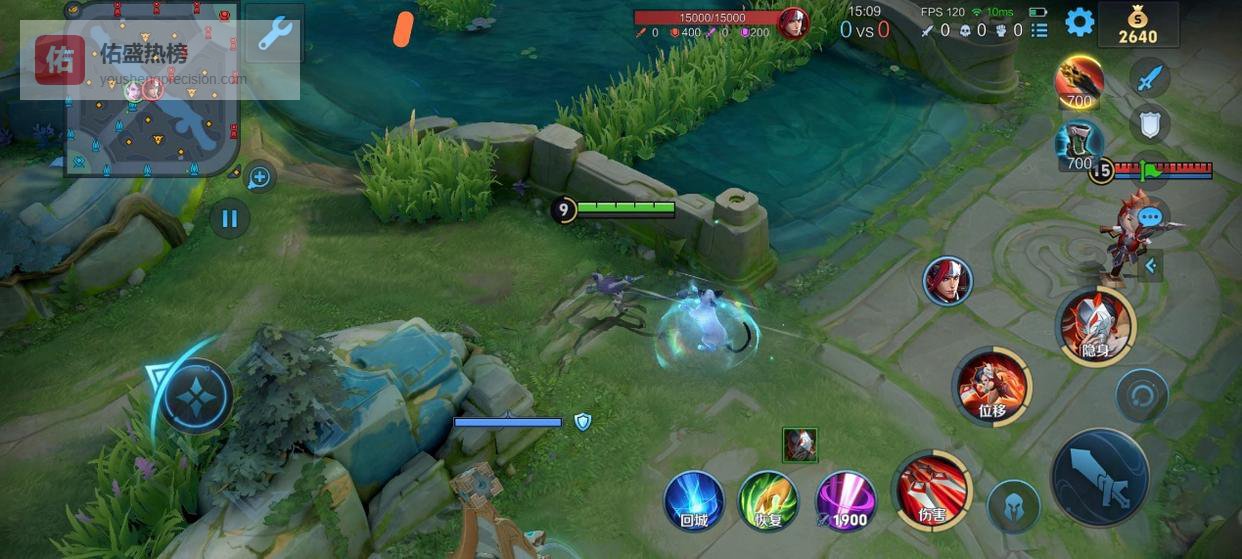Open the scoreboard list icon

coord(1039,30)
